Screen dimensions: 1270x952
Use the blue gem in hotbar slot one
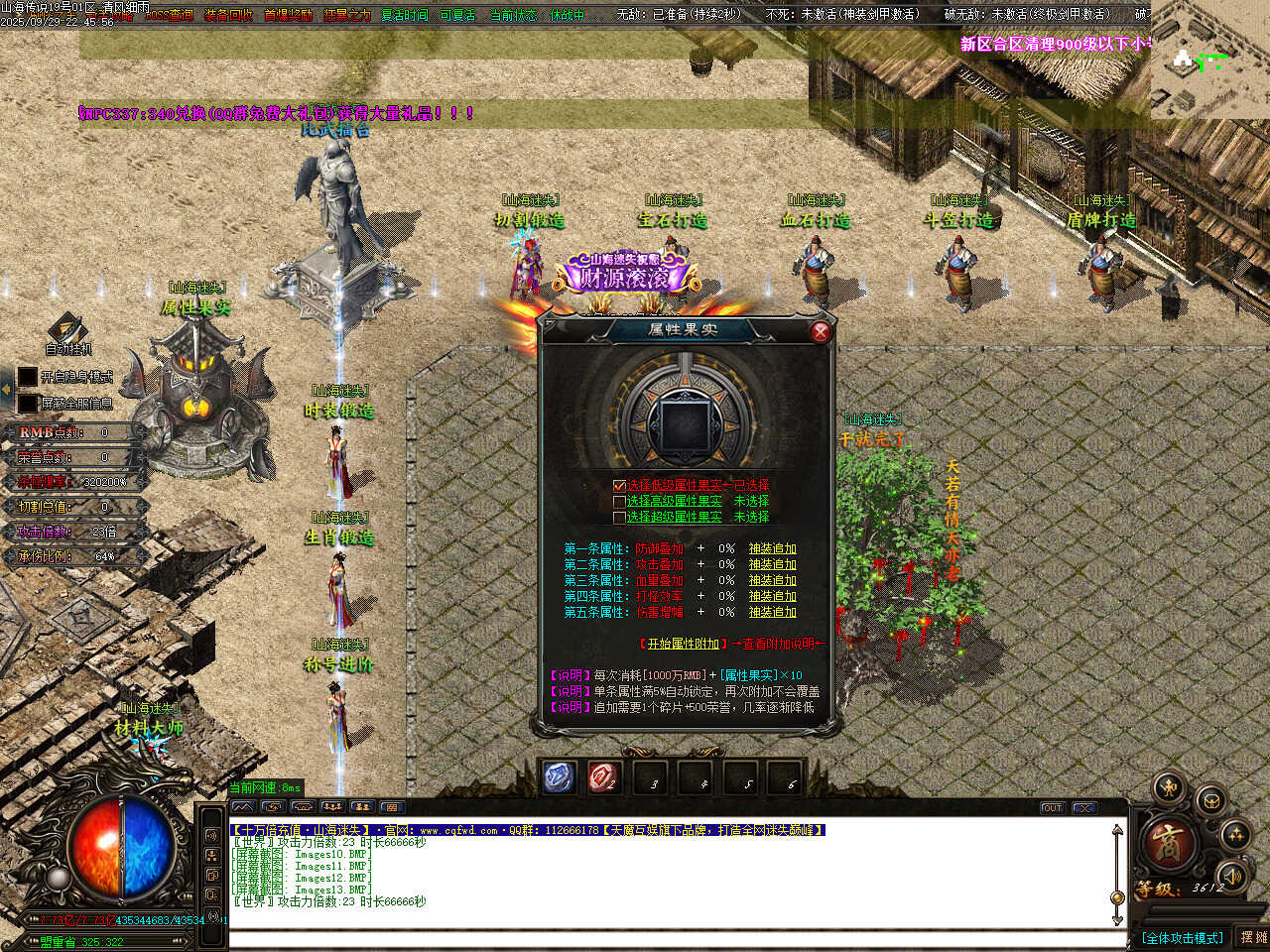(559, 777)
